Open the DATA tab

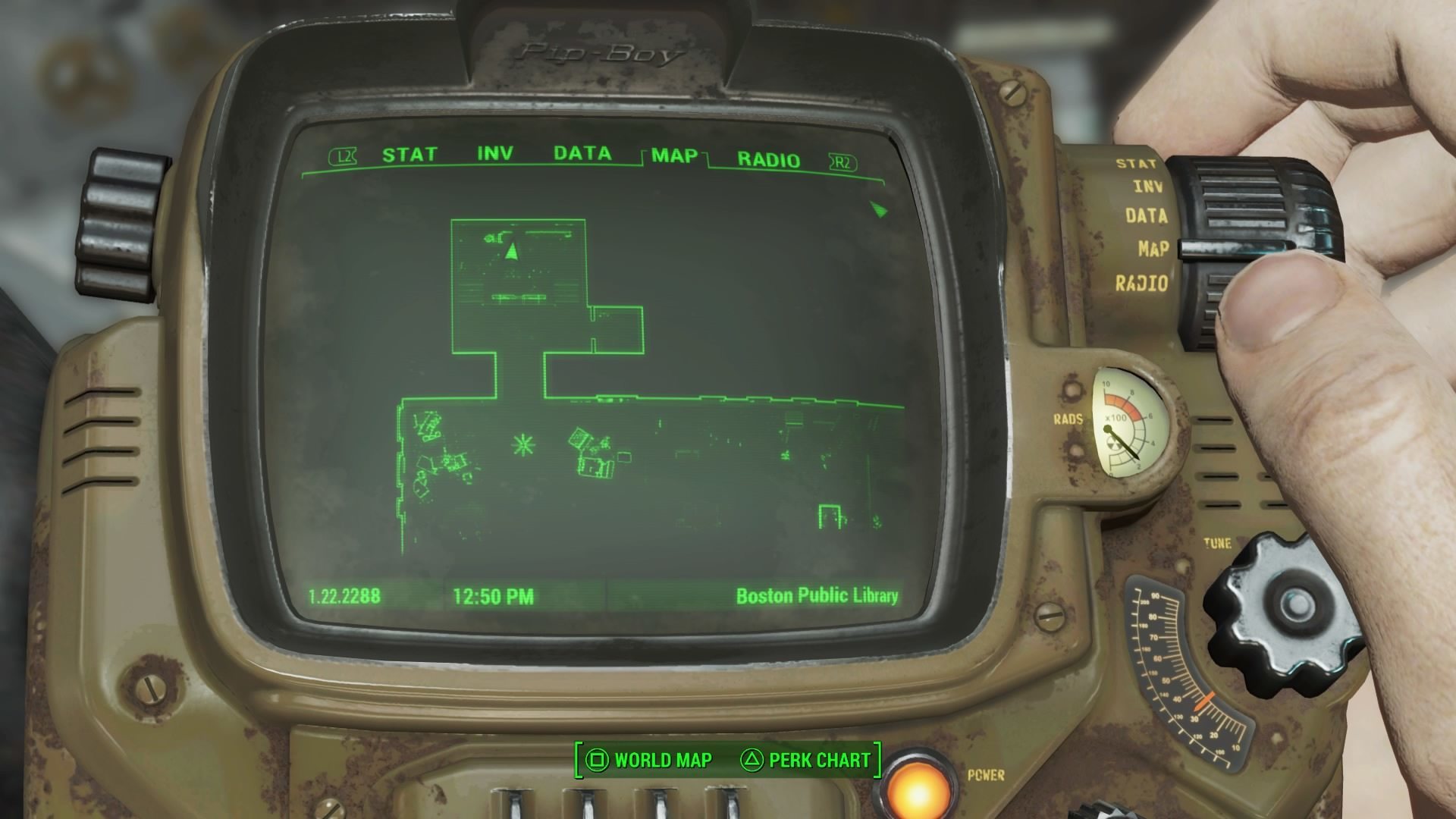pyautogui.click(x=582, y=153)
